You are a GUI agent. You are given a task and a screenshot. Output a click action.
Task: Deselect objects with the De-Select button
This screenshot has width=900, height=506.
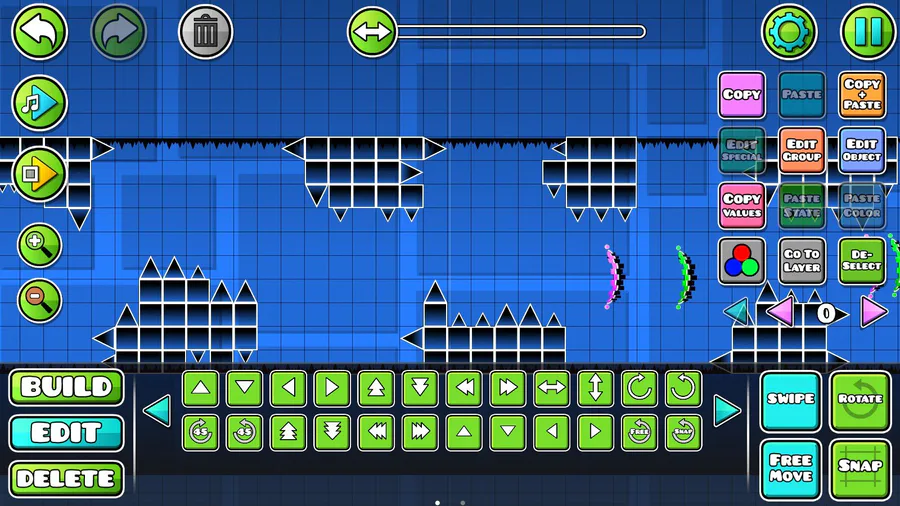pos(862,261)
